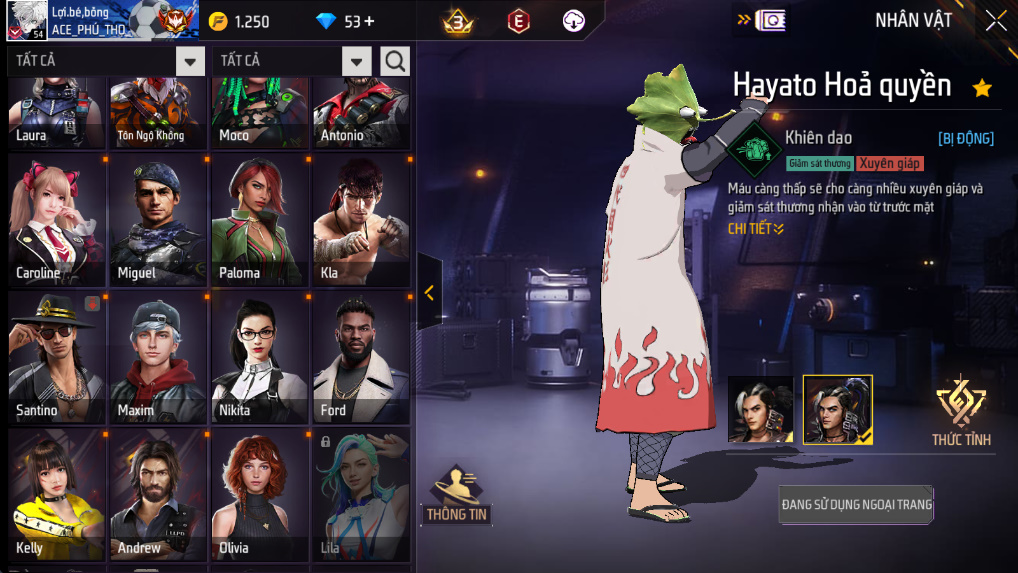The width and height of the screenshot is (1018, 573).
Task: Choose the Miguel character tile
Action: pos(158,220)
